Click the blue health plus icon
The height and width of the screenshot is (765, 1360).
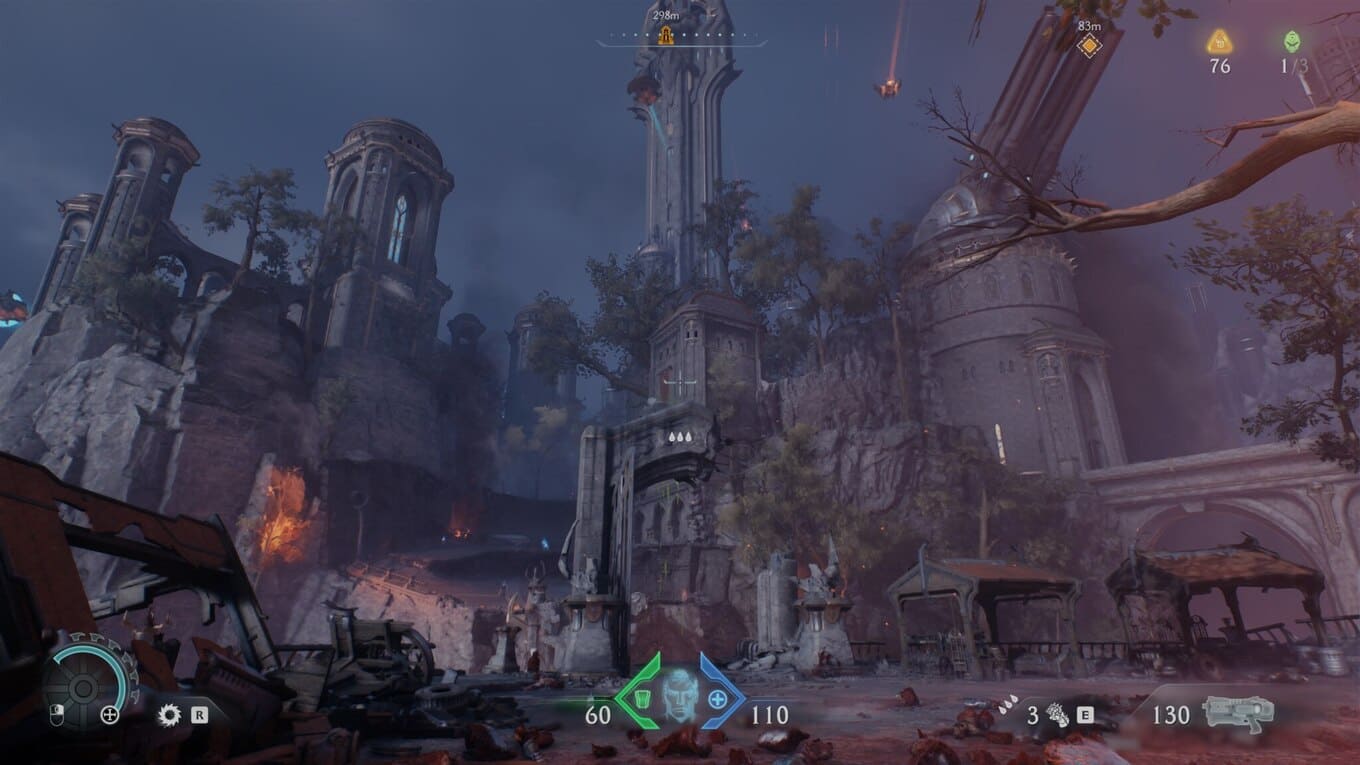[717, 697]
